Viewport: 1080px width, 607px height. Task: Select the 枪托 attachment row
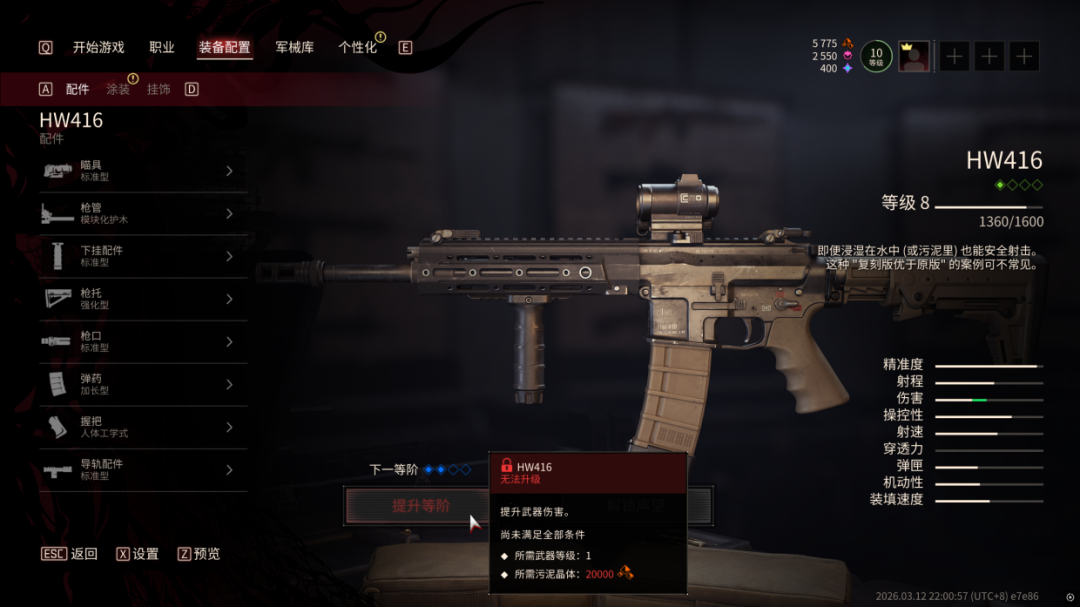pos(143,299)
